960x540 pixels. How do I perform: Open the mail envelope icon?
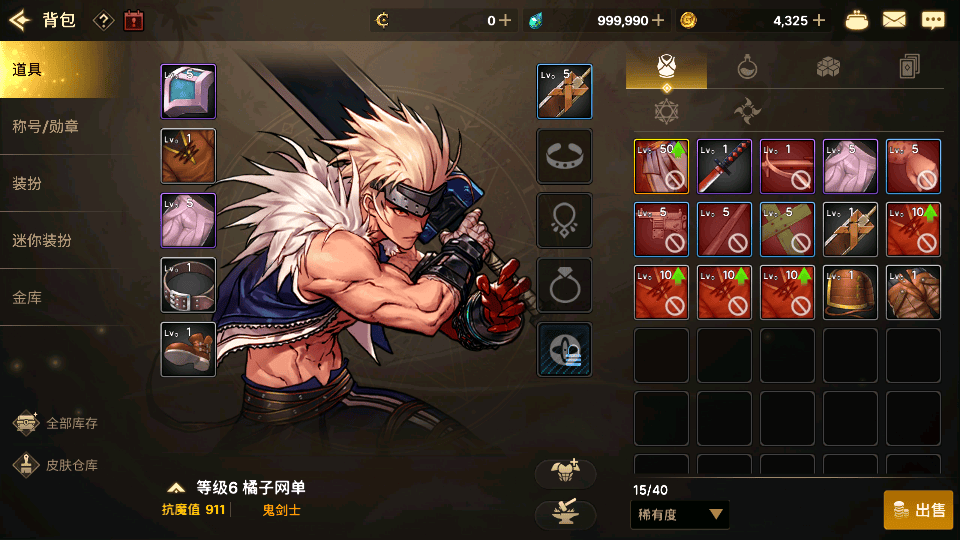click(894, 20)
